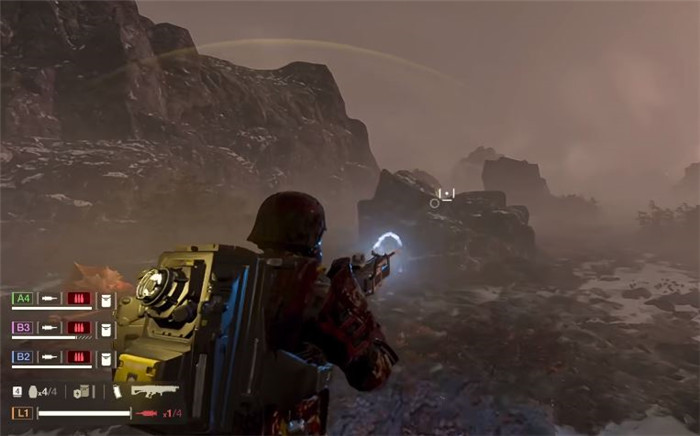Click the orange L1 player tag
The height and width of the screenshot is (436, 700).
pos(22,413)
